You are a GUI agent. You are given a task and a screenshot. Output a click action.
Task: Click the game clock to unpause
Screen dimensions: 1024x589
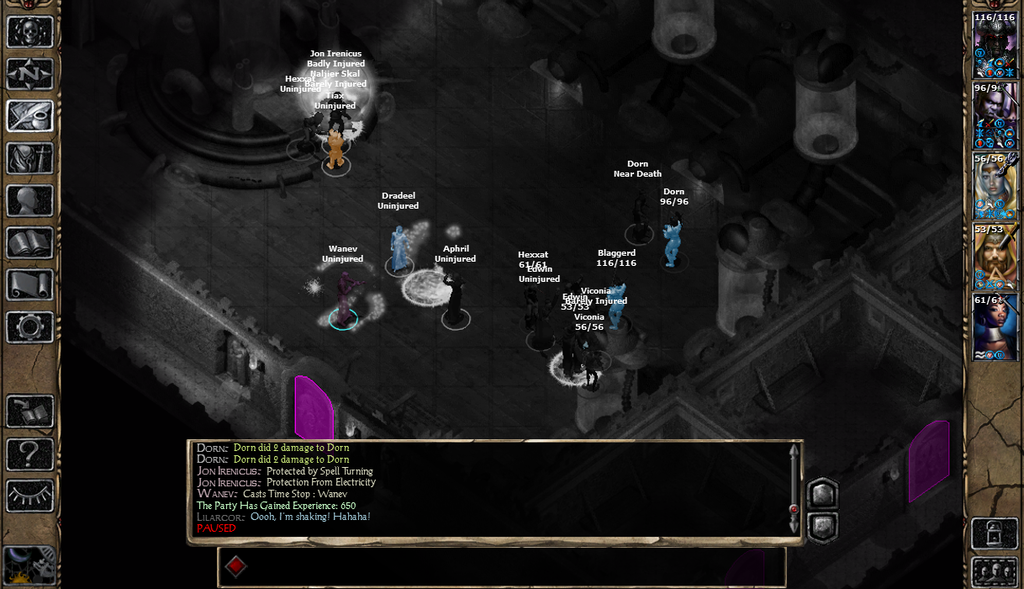[x=28, y=566]
